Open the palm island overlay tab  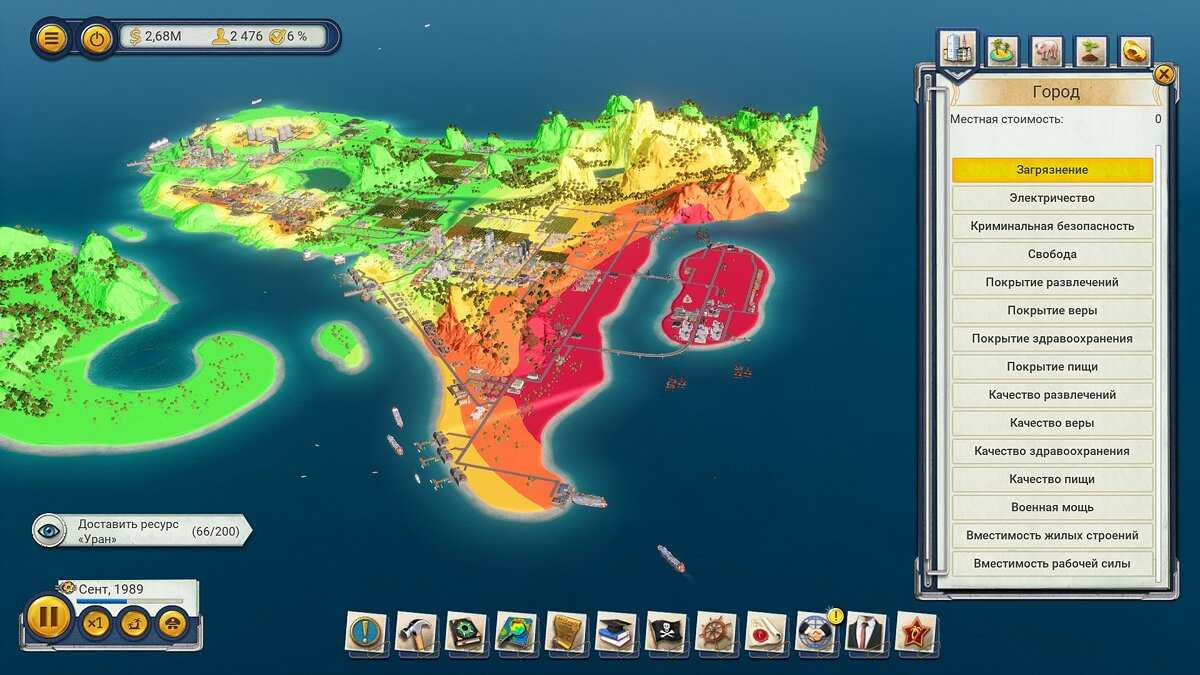[x=1001, y=50]
